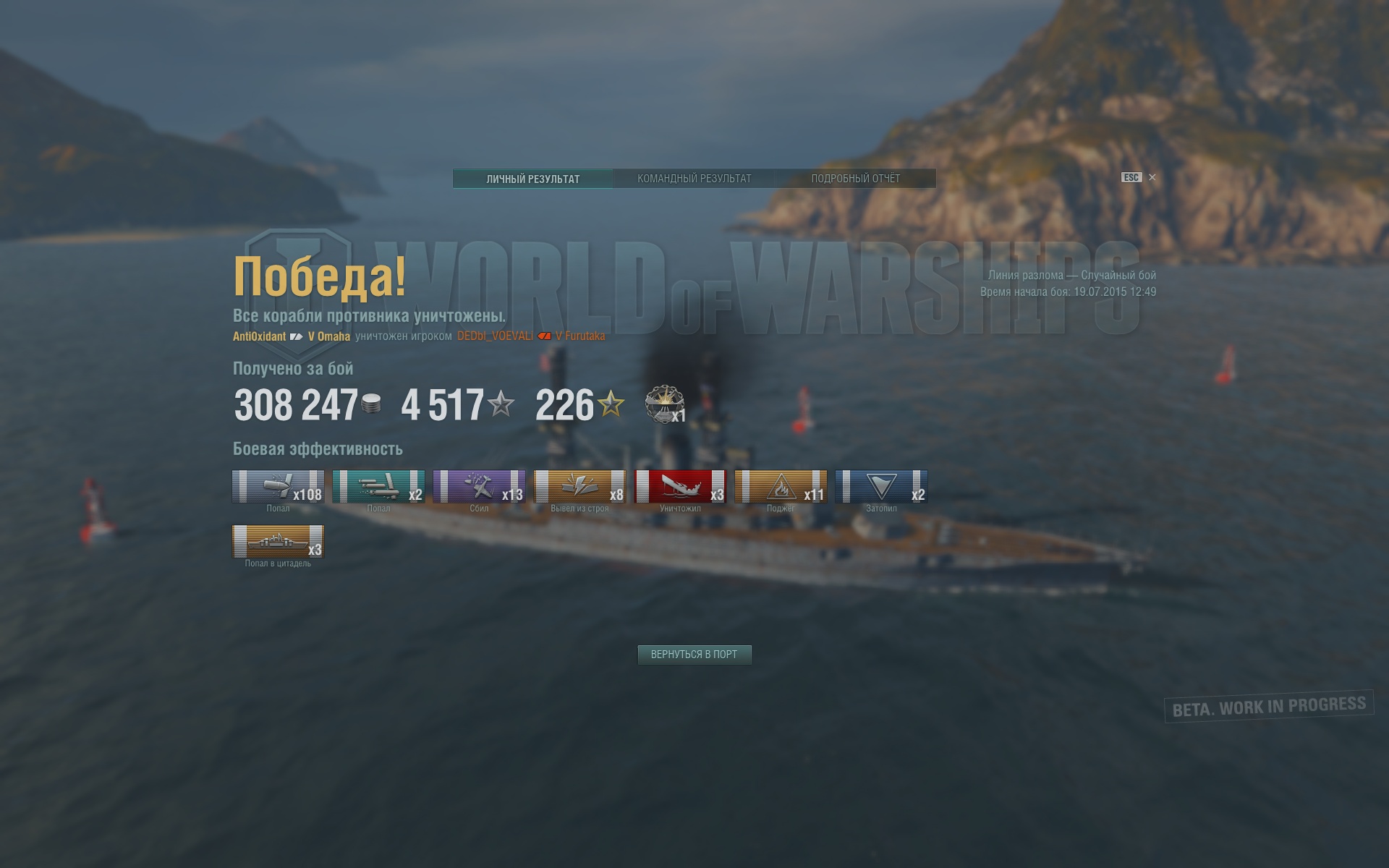The image size is (1389, 868).
Task: Inspect the achievement medal icon marked x1
Action: [x=664, y=404]
